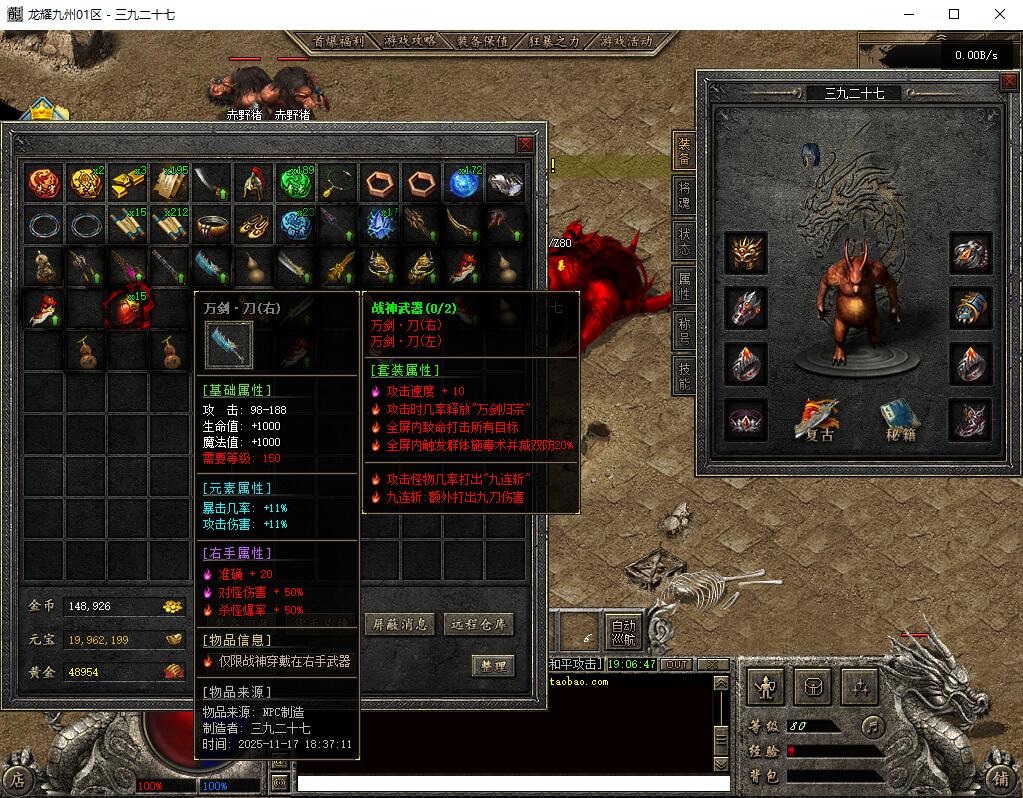The height and width of the screenshot is (798, 1023).
Task: Click the 屏蔽消息 block messages button
Action: [x=400, y=624]
